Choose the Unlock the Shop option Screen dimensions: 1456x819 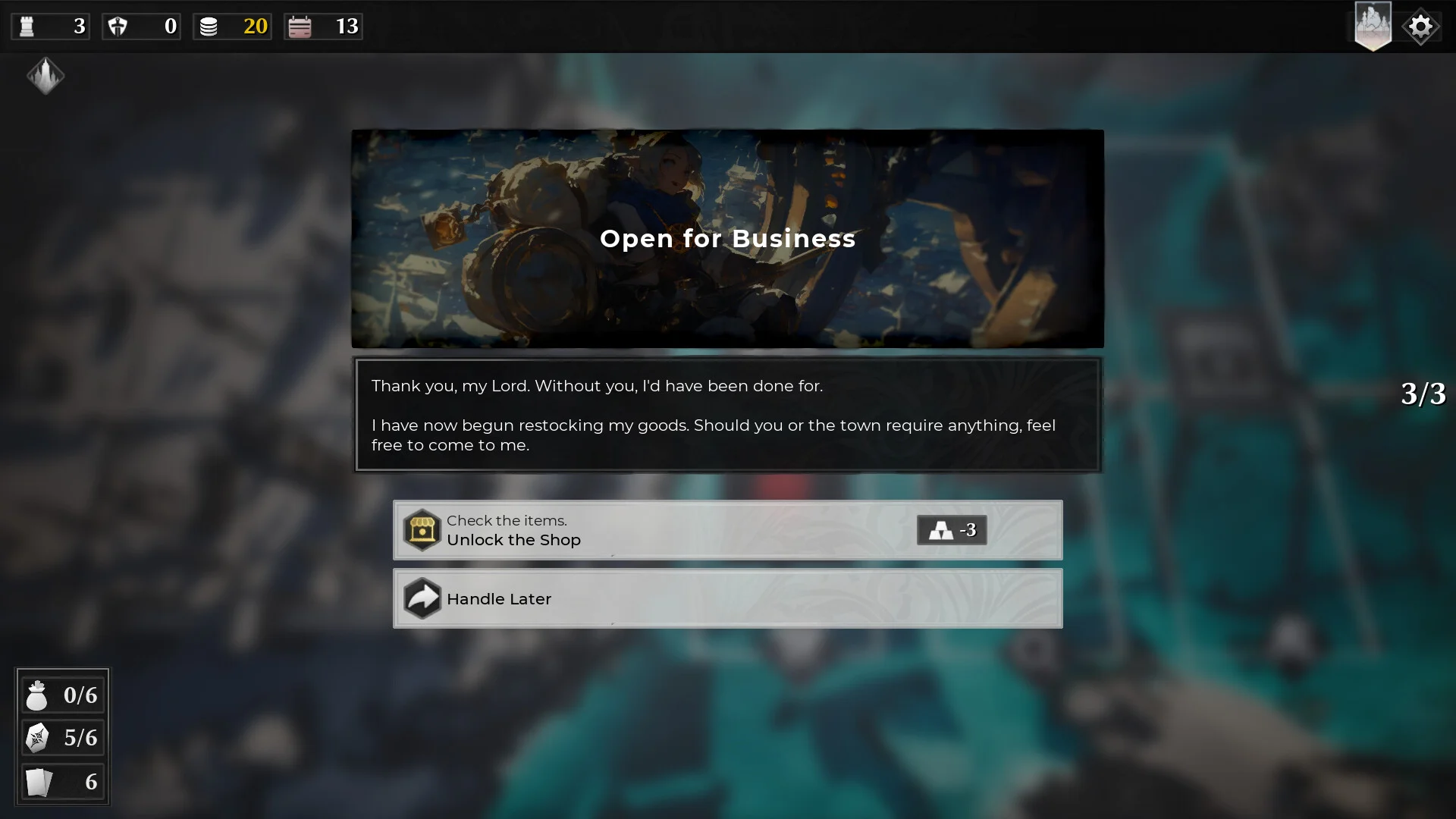(726, 530)
